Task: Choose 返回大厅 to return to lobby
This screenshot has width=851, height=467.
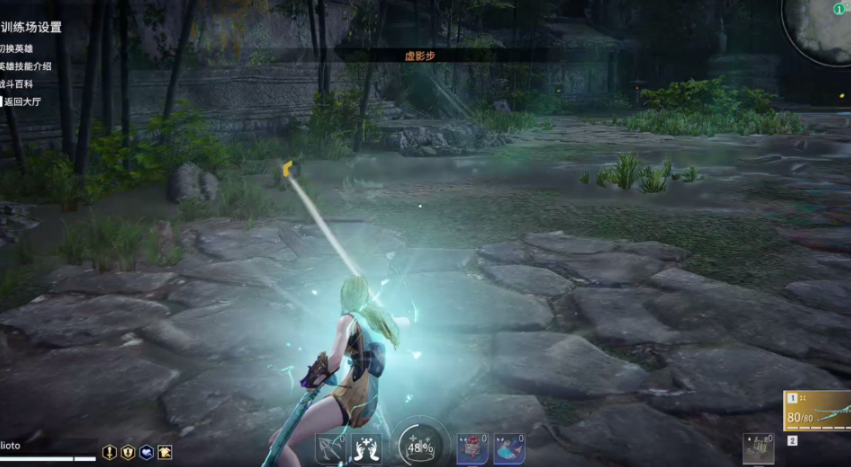Action: [x=28, y=101]
